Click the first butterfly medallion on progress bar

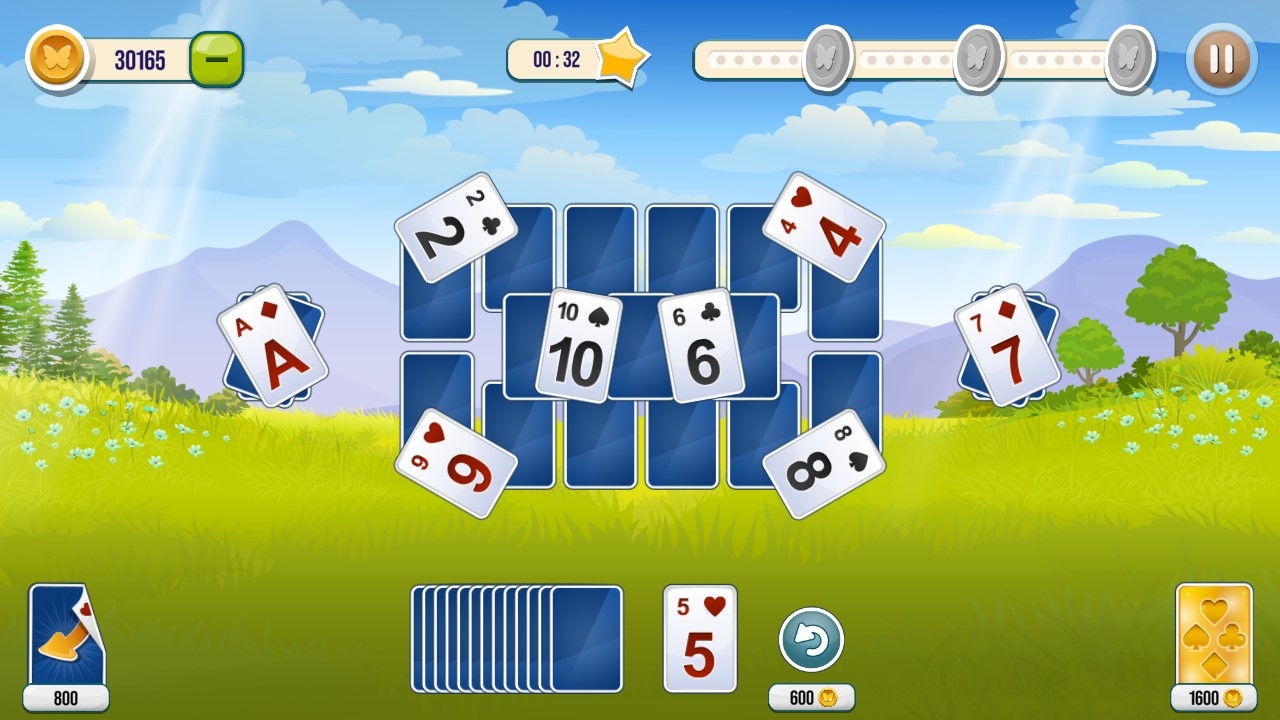click(x=828, y=58)
